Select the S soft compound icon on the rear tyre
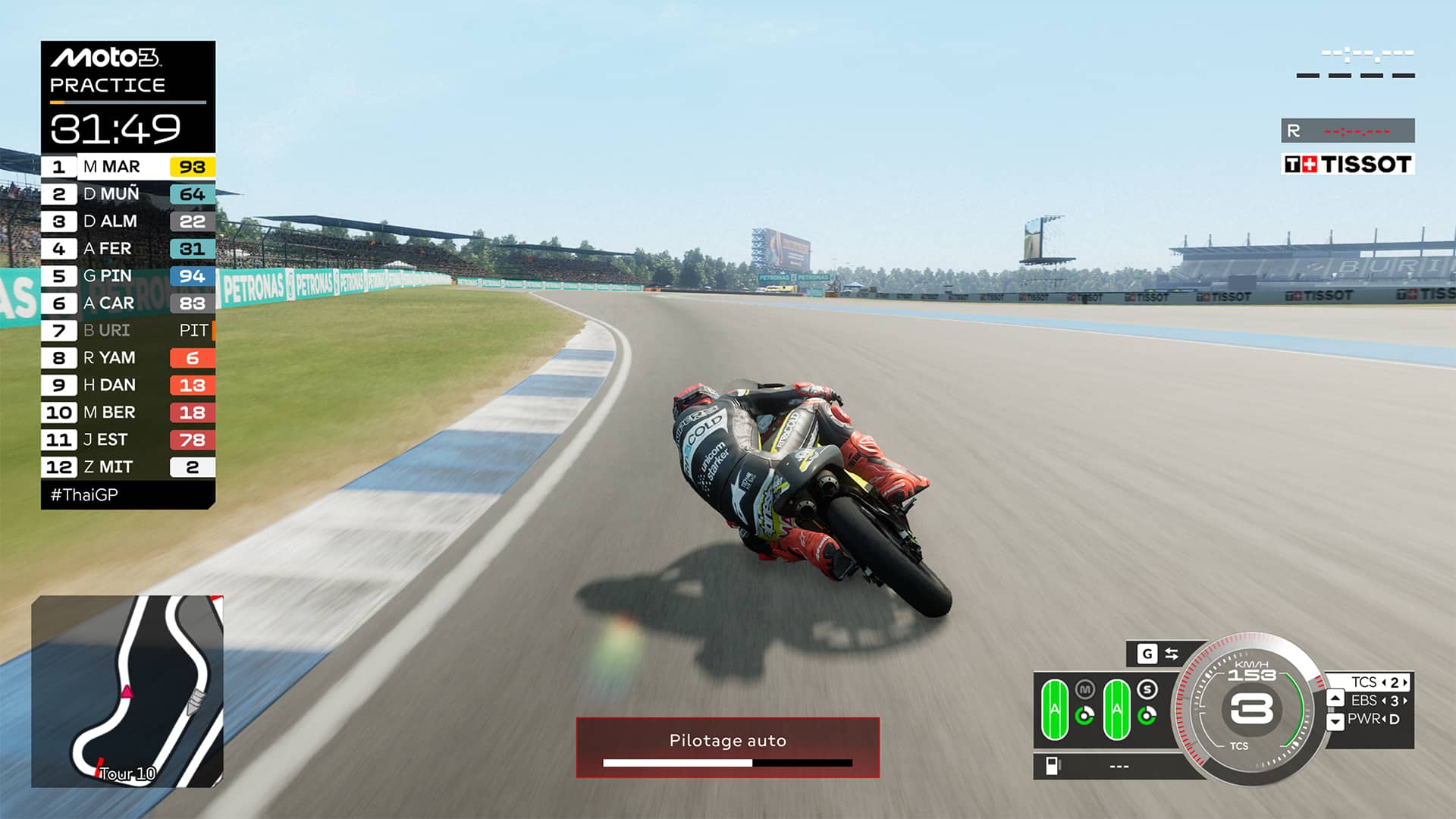The height and width of the screenshot is (819, 1456). (x=1148, y=688)
